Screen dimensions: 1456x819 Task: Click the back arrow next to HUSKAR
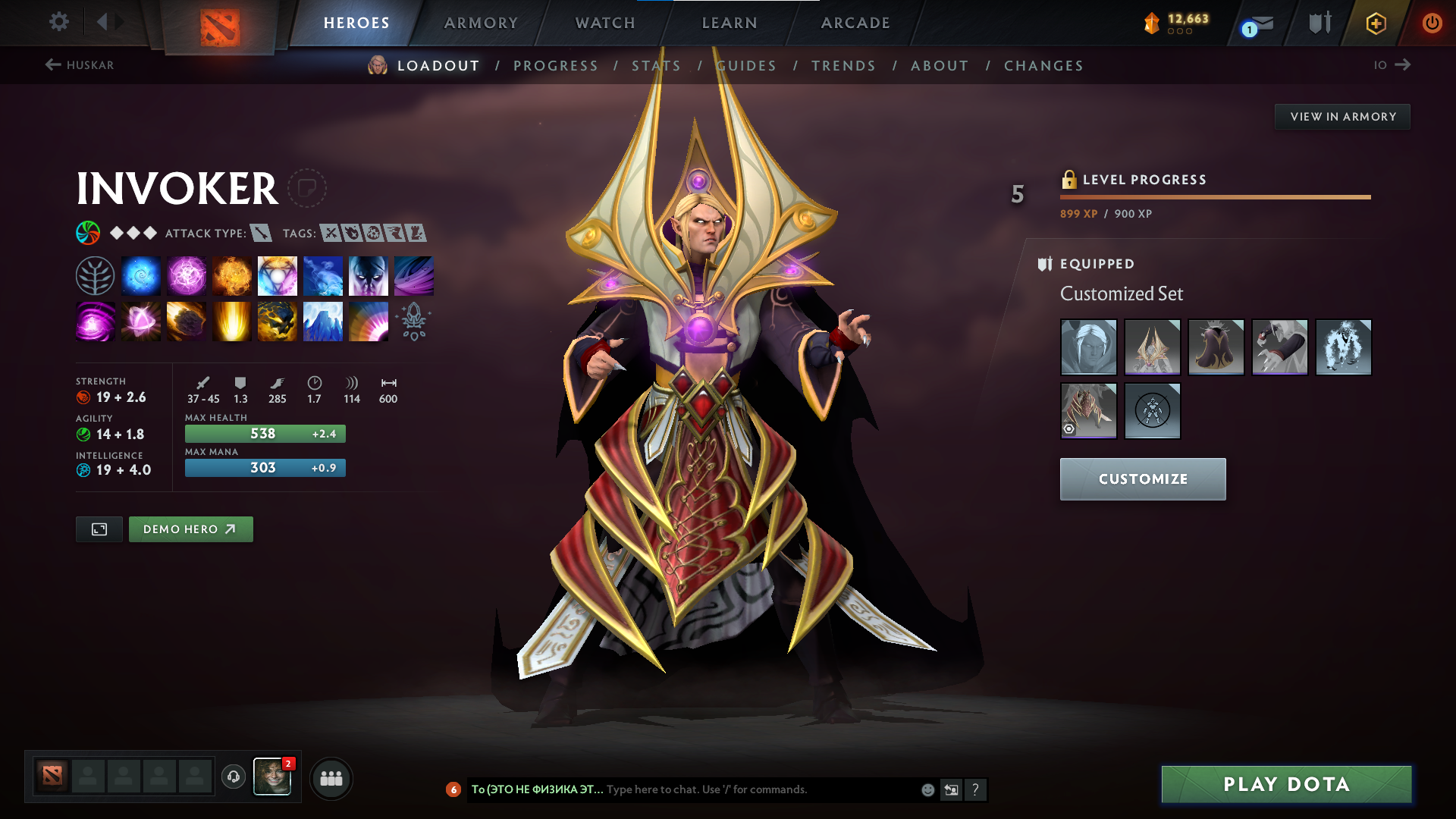point(52,64)
